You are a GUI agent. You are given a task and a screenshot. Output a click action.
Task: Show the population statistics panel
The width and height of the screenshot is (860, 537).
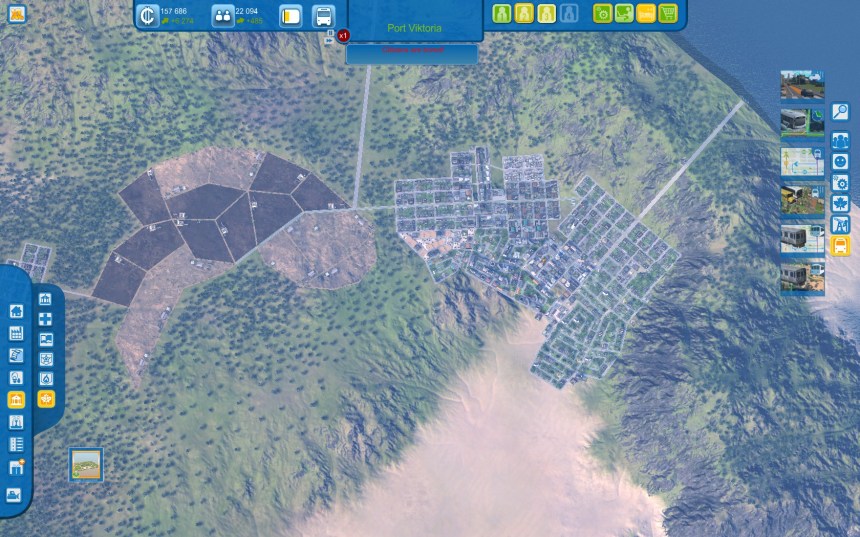tap(223, 16)
